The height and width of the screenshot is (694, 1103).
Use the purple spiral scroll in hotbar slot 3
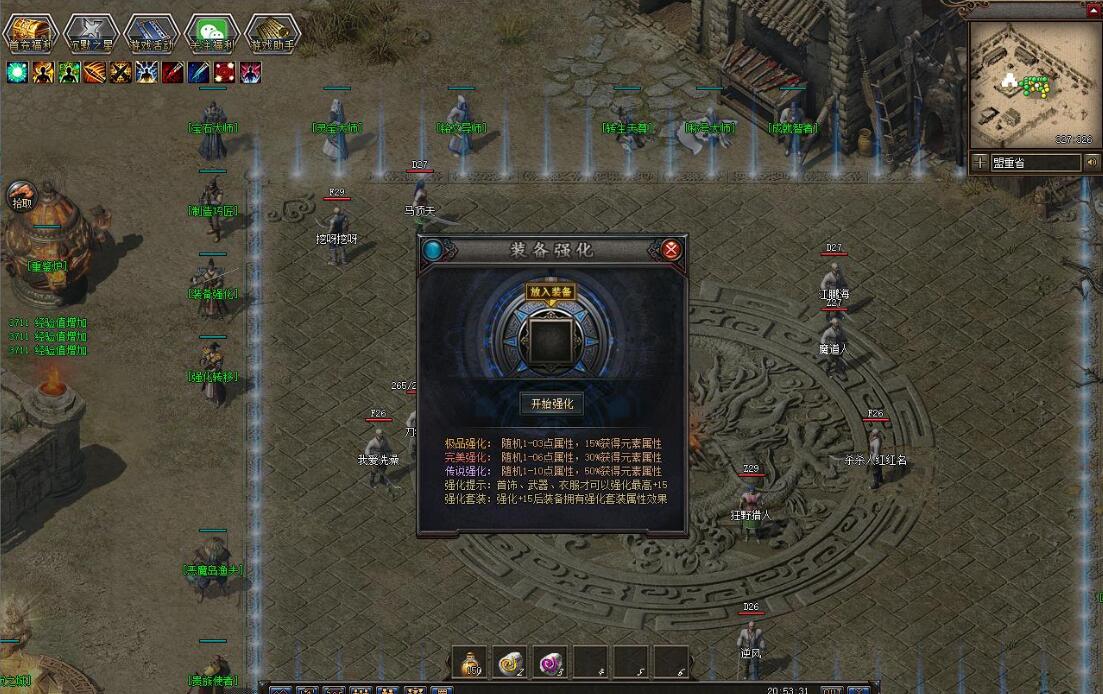pos(551,662)
